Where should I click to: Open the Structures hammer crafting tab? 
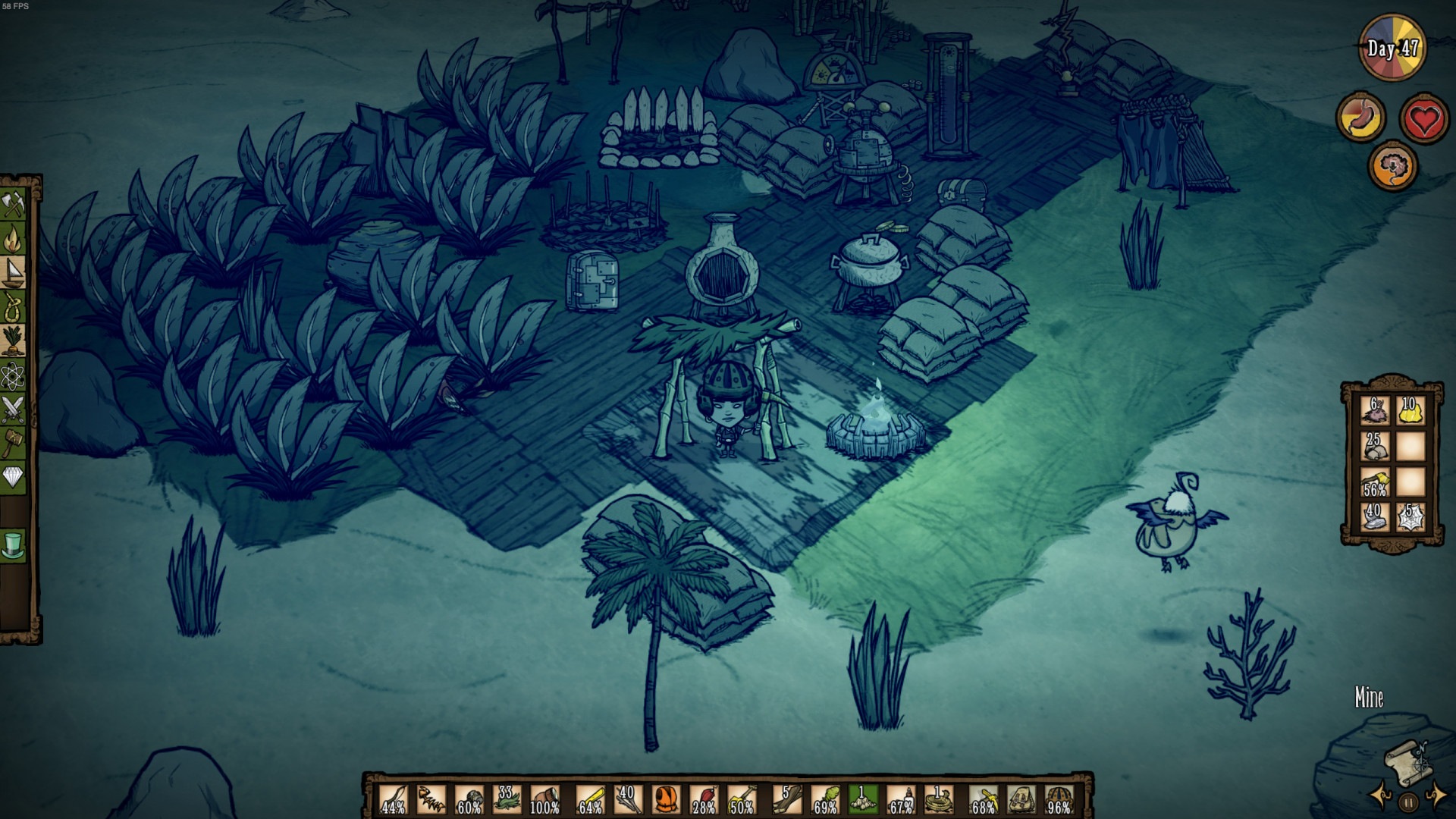[14, 442]
